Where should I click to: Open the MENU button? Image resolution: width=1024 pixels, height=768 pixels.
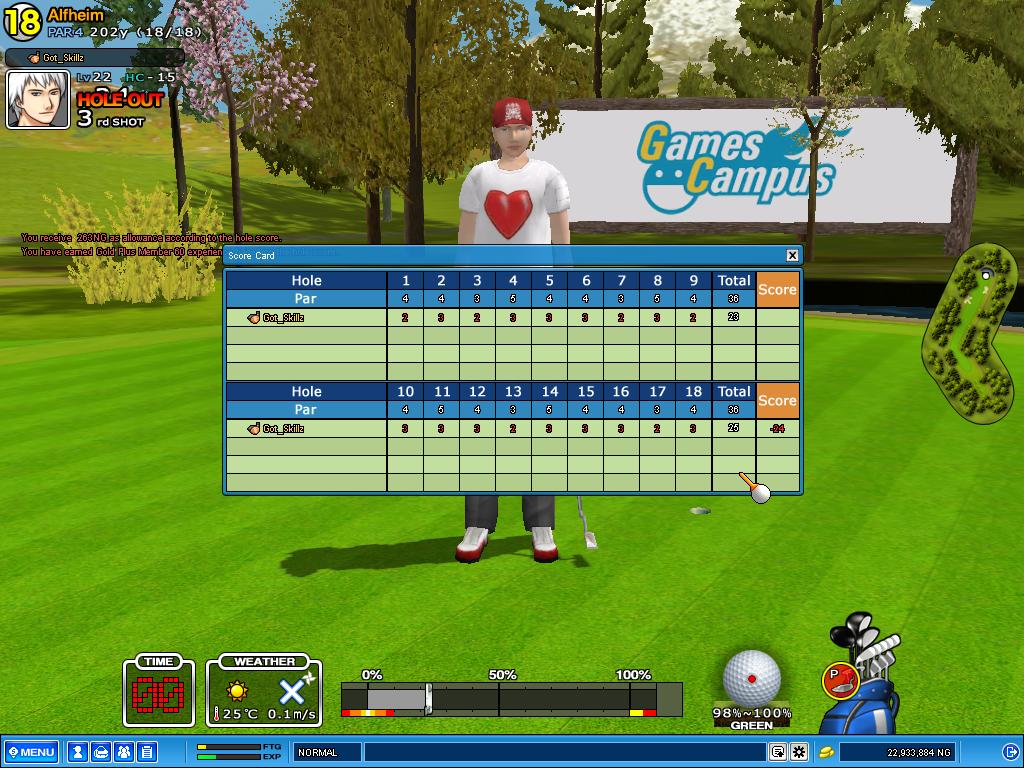tap(32, 752)
